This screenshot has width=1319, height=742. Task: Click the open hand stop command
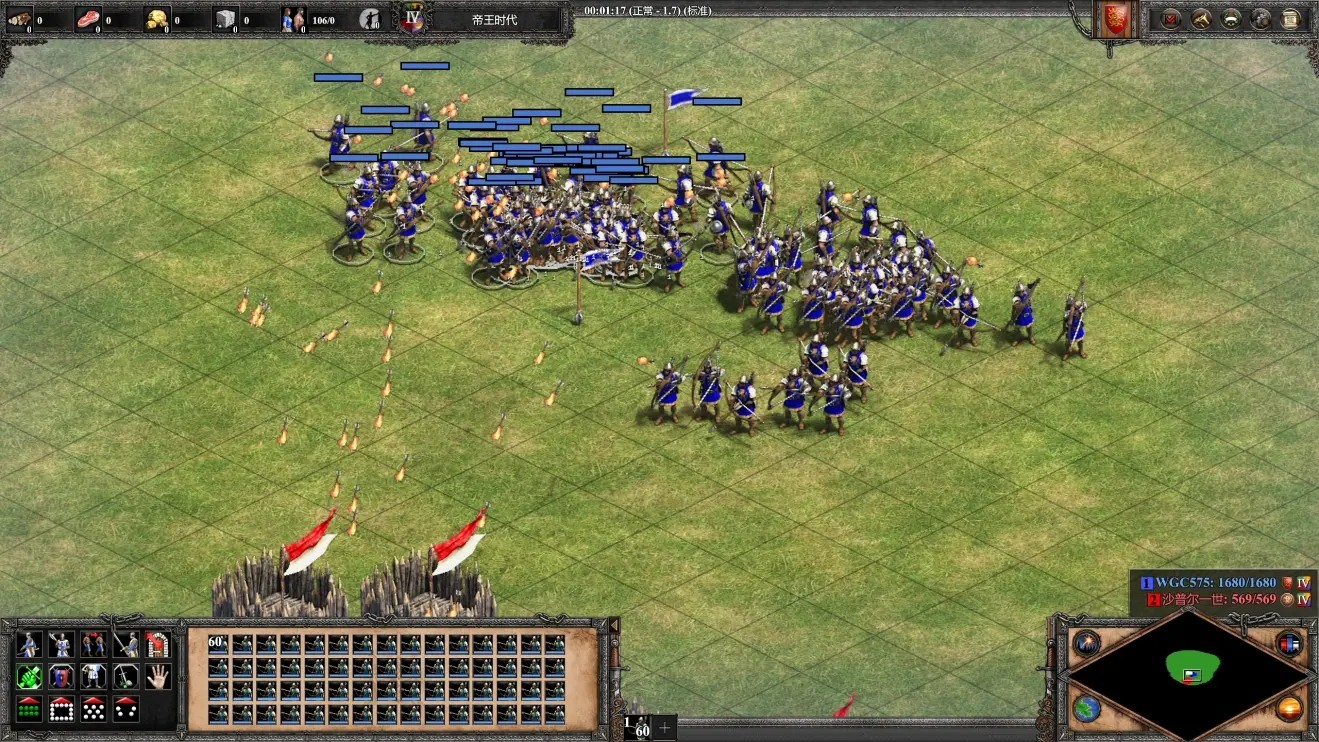158,677
